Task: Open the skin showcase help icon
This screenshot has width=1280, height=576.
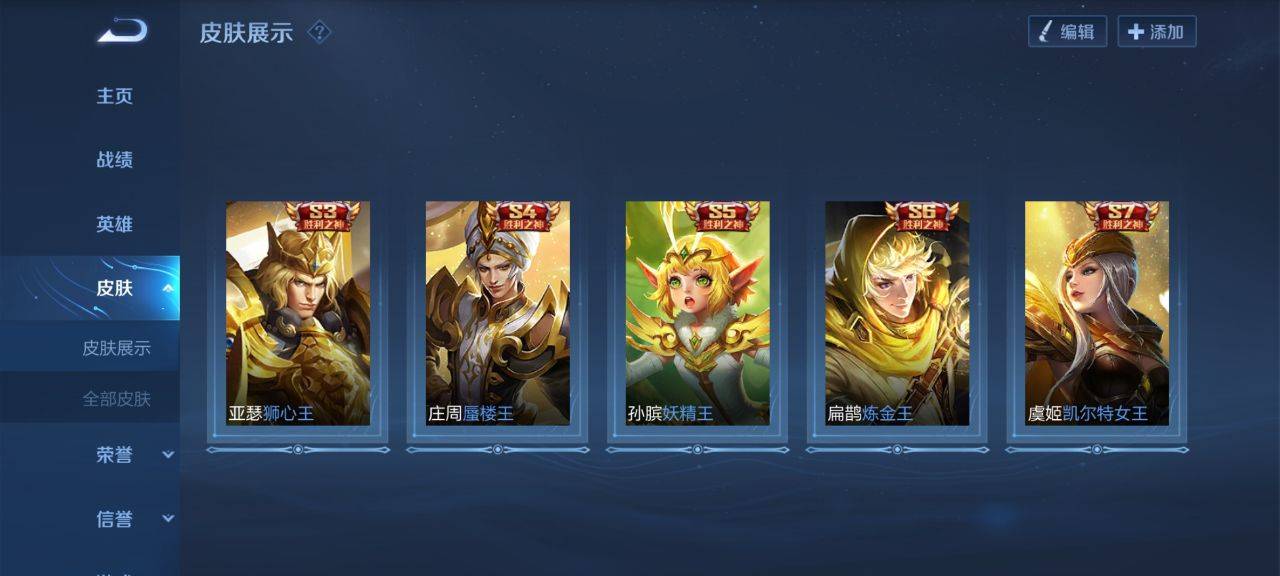Action: (x=319, y=32)
